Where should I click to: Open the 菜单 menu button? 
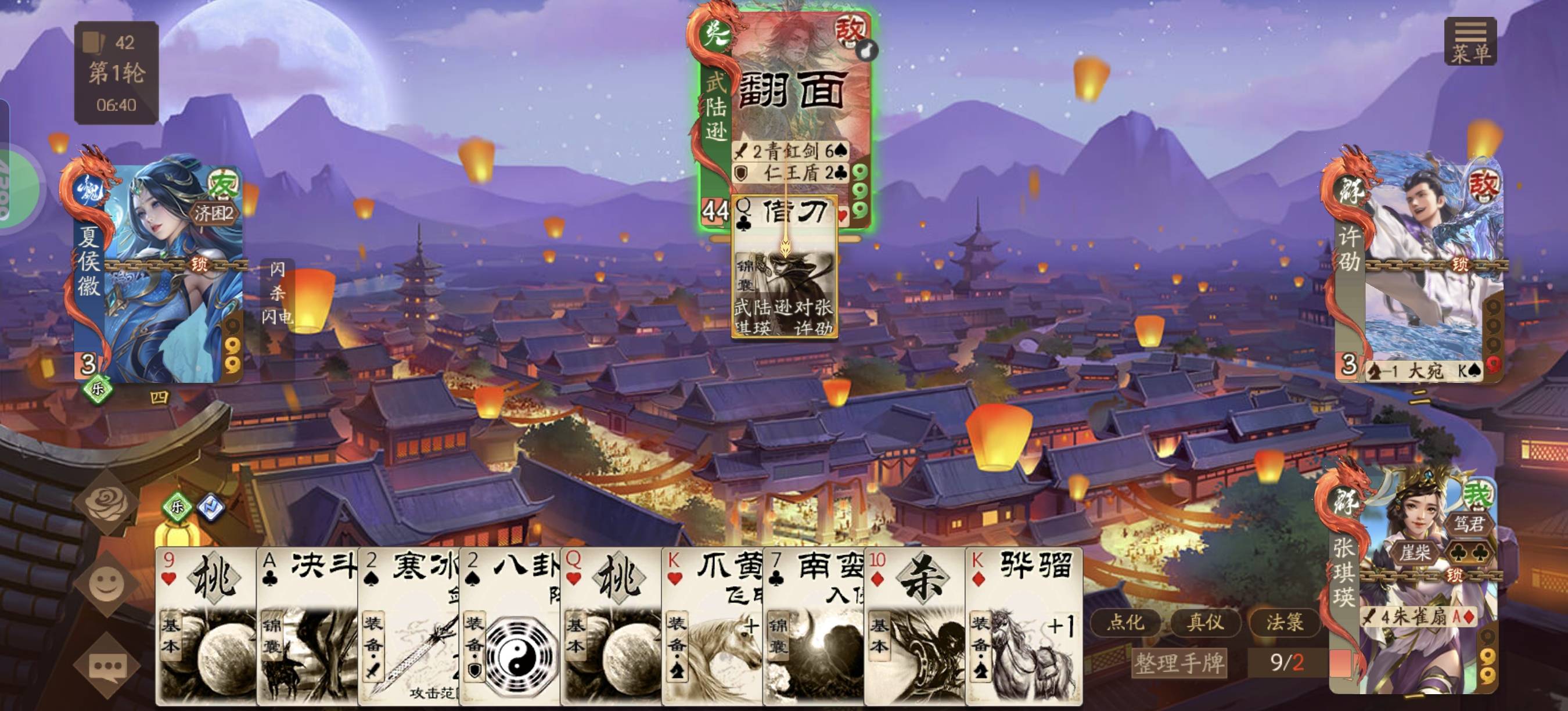tap(1470, 41)
